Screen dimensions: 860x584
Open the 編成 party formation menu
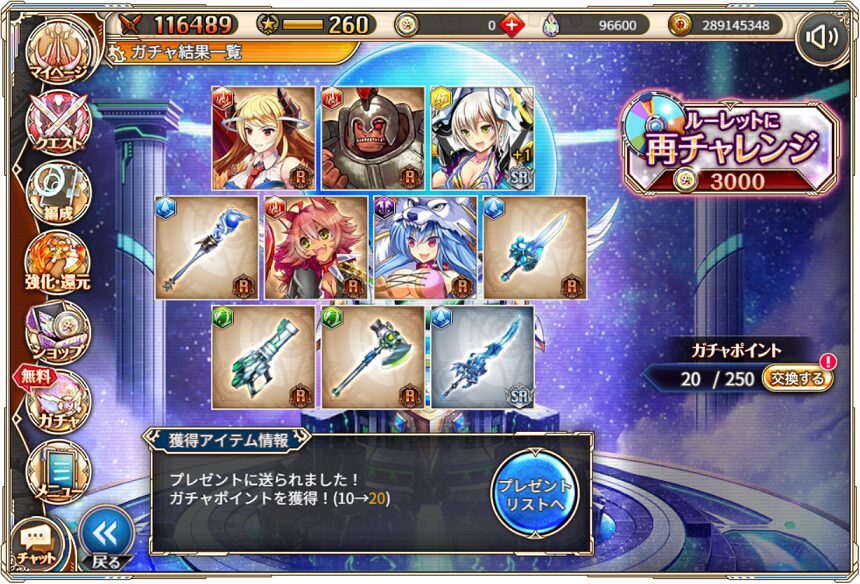pos(57,192)
